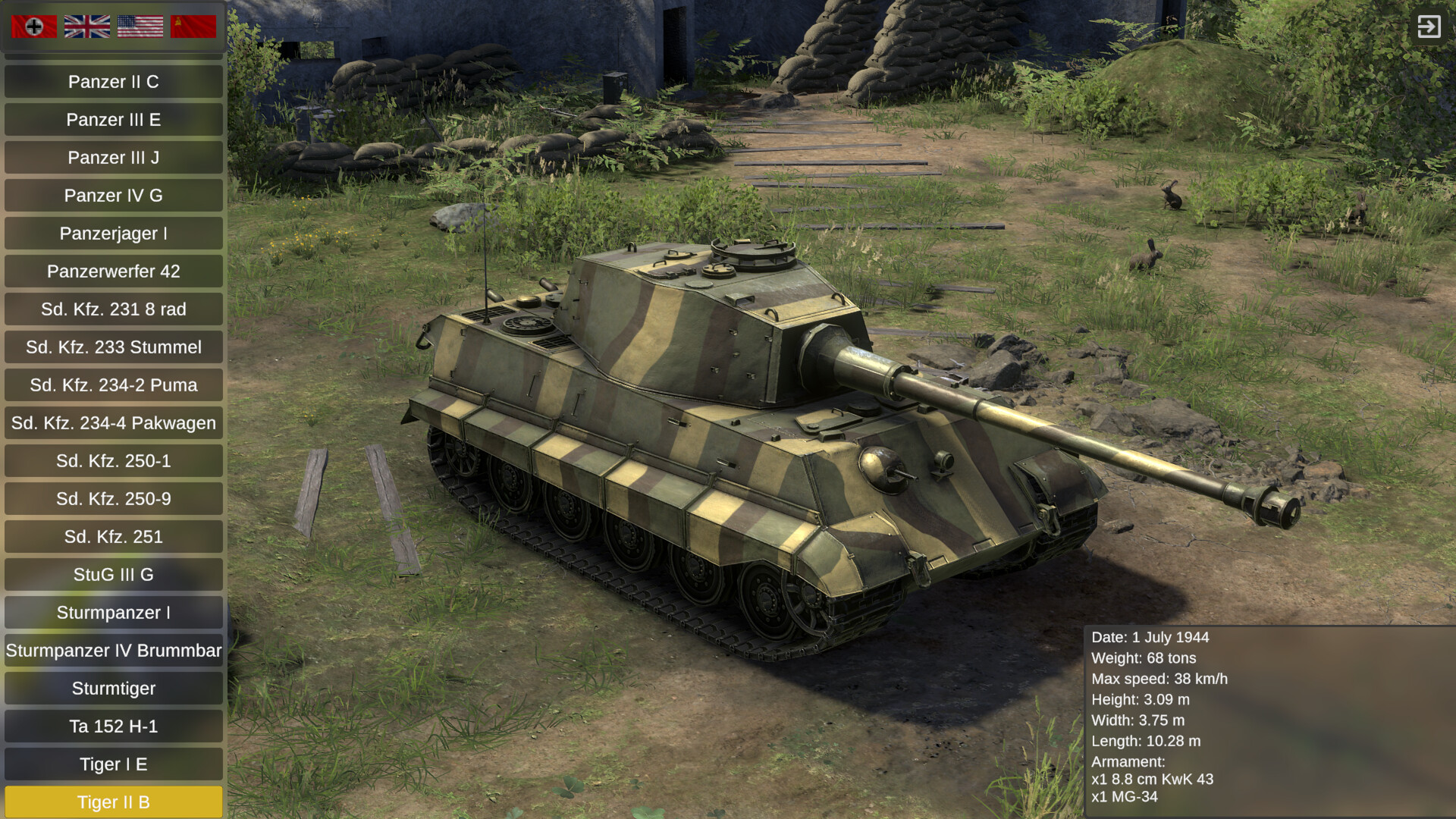Switch to the British flag icon
1456x819 pixels.
(86, 25)
